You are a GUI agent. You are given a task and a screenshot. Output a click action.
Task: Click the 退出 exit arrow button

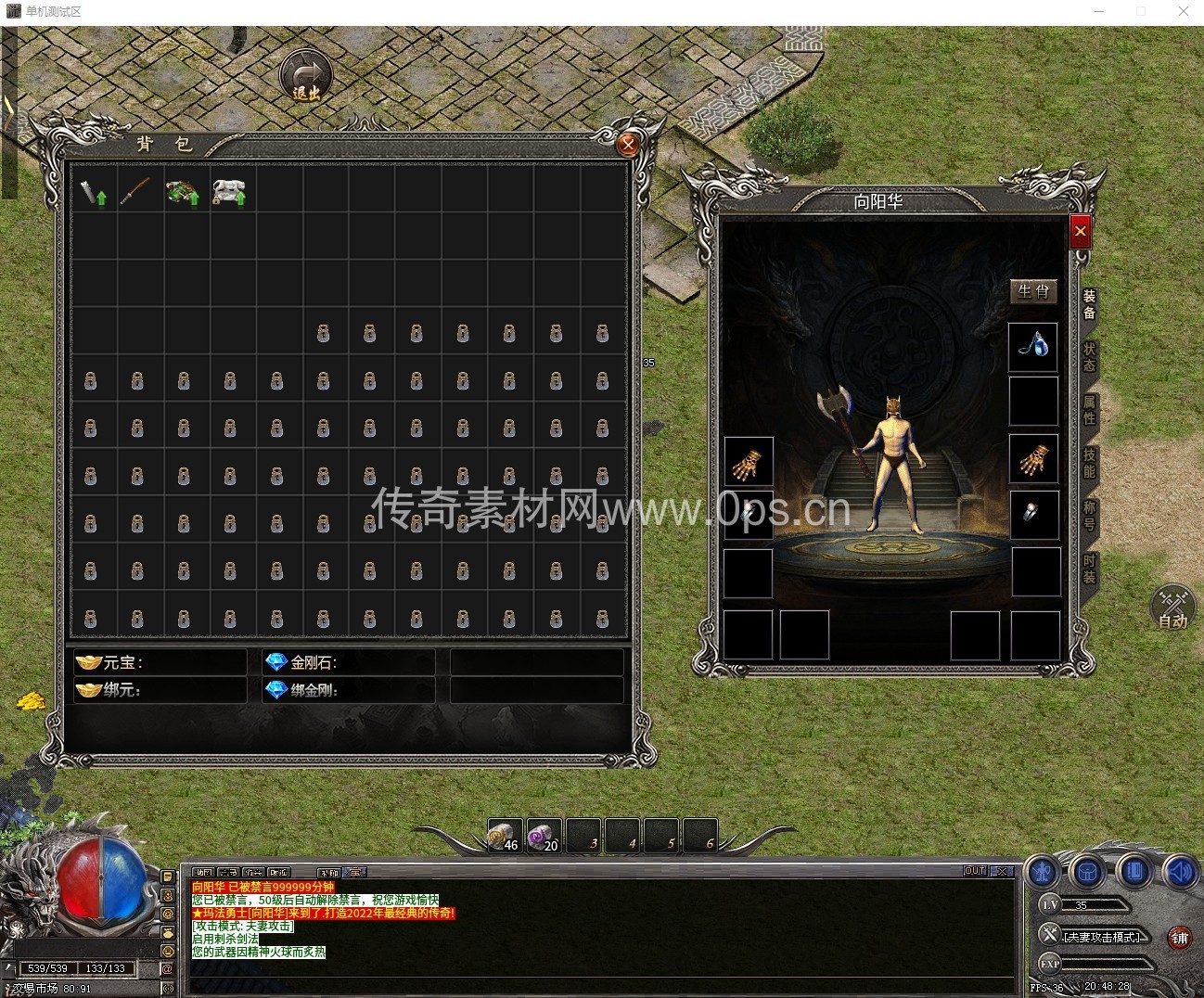[x=306, y=76]
